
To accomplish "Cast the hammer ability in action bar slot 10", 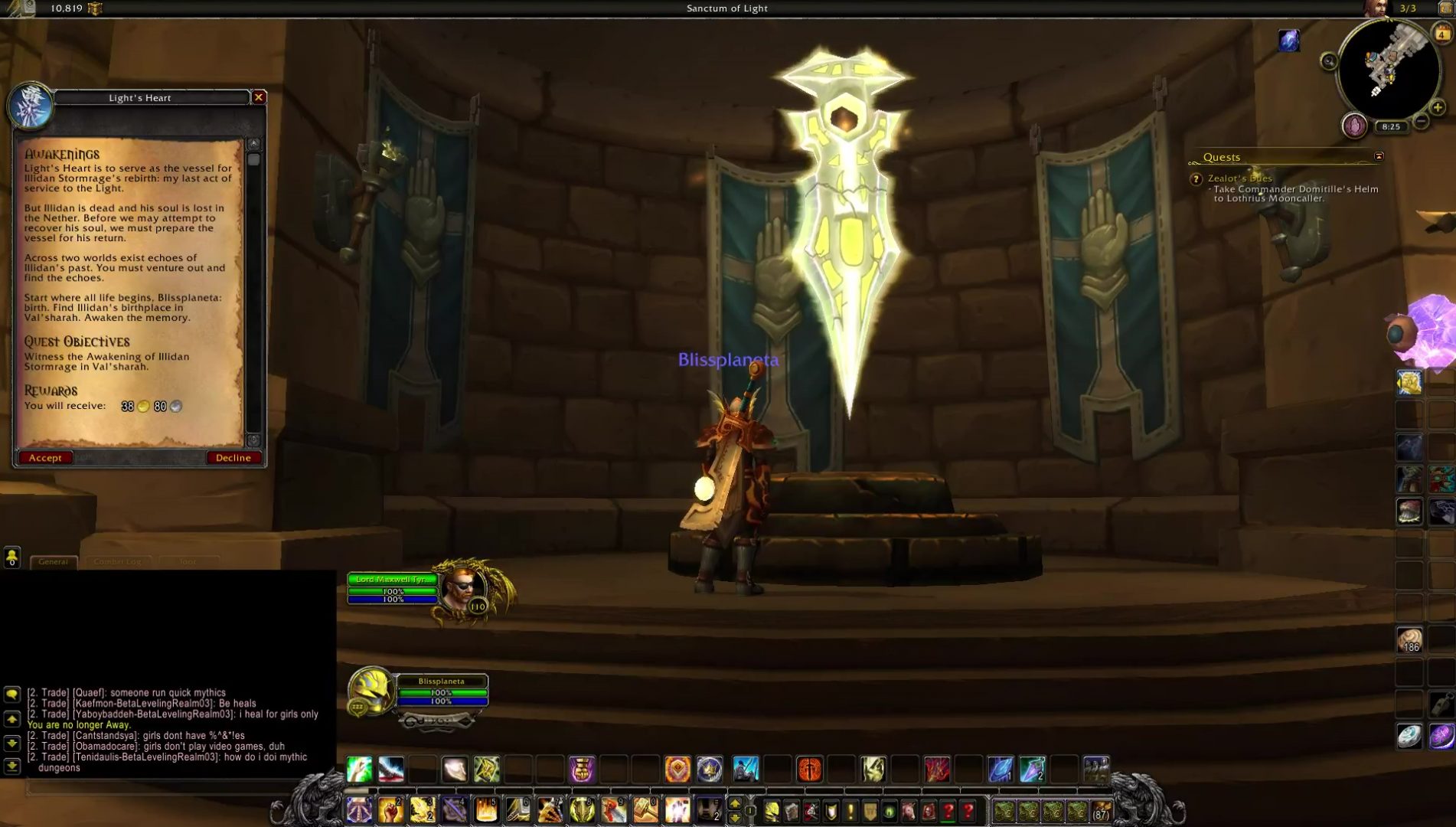I will click(645, 809).
